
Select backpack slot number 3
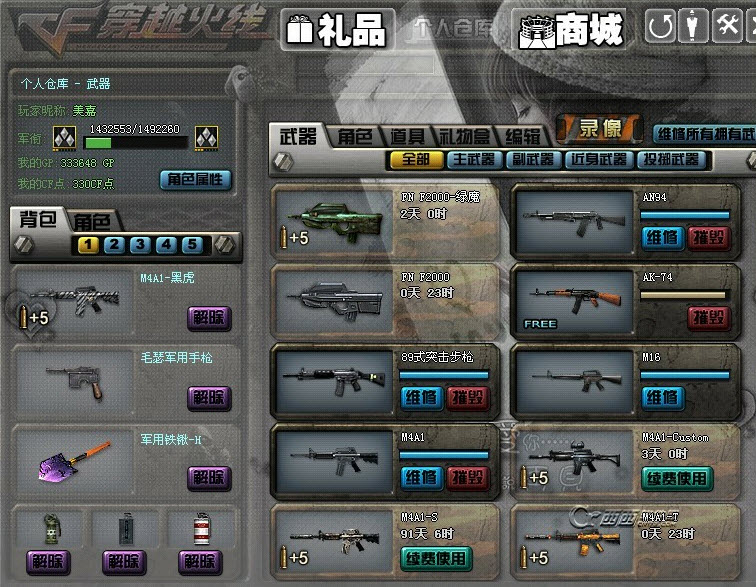140,245
